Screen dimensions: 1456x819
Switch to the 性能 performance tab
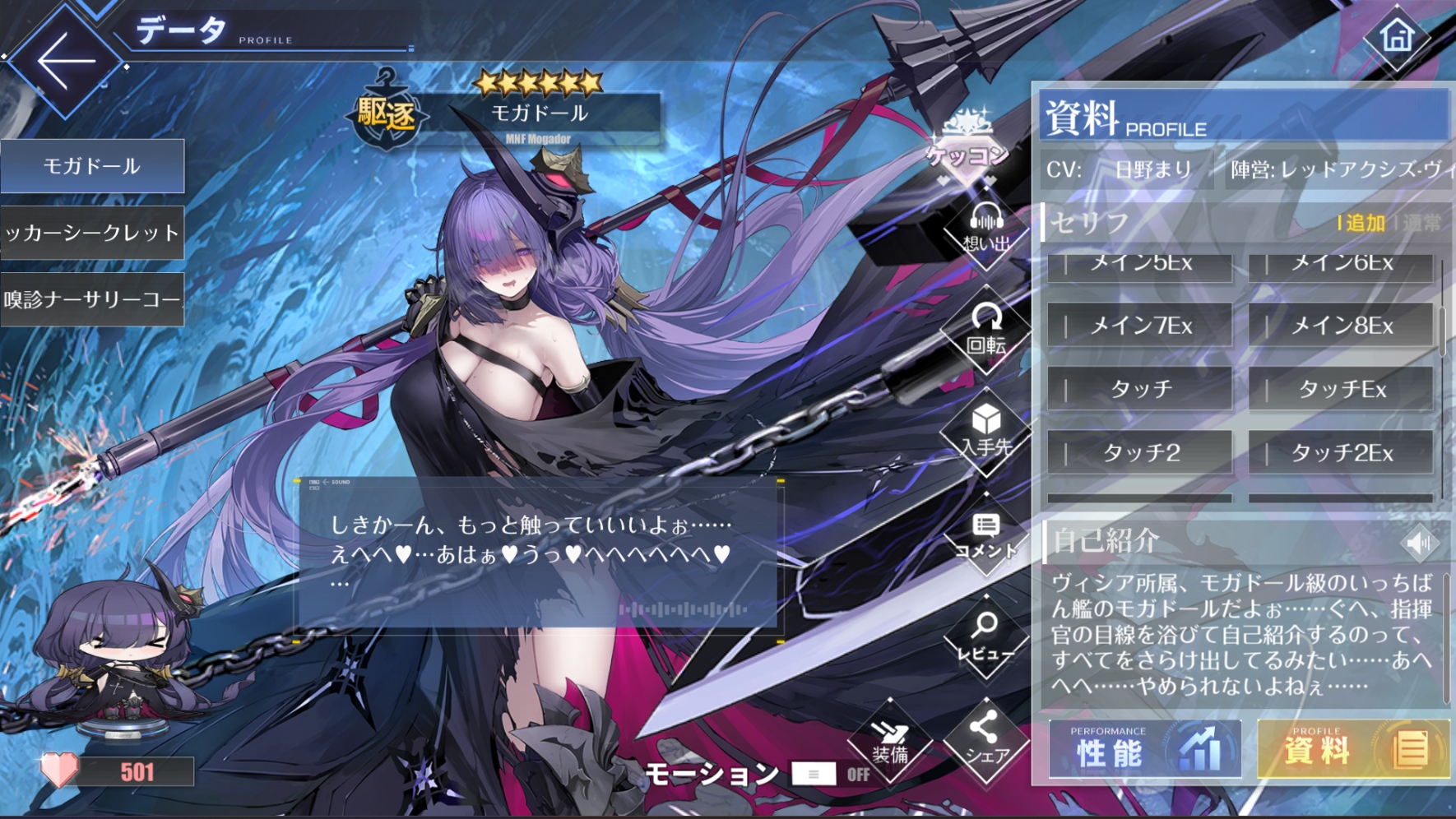point(1144,750)
